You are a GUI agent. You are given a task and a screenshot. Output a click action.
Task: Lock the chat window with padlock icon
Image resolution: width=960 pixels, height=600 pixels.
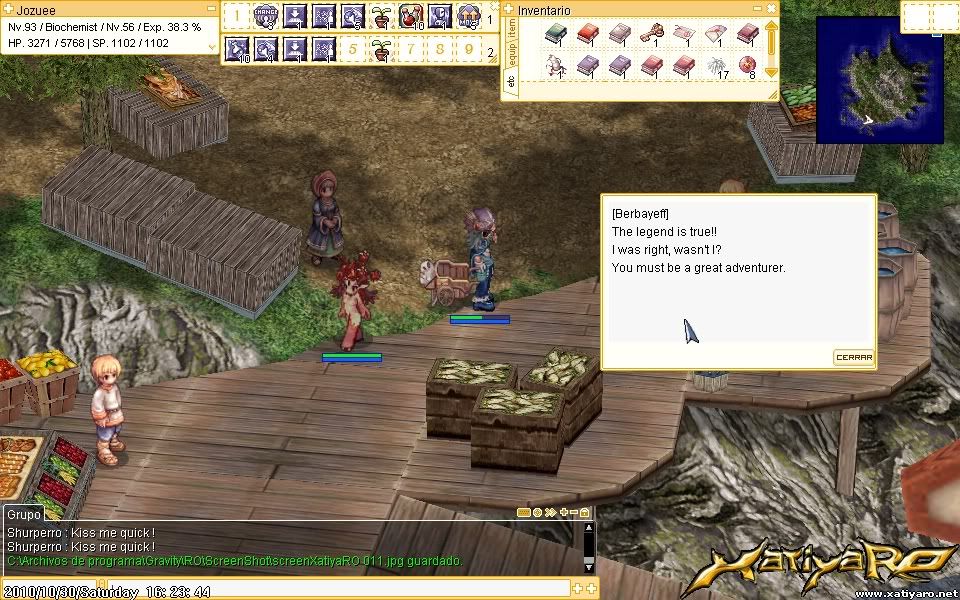(586, 512)
